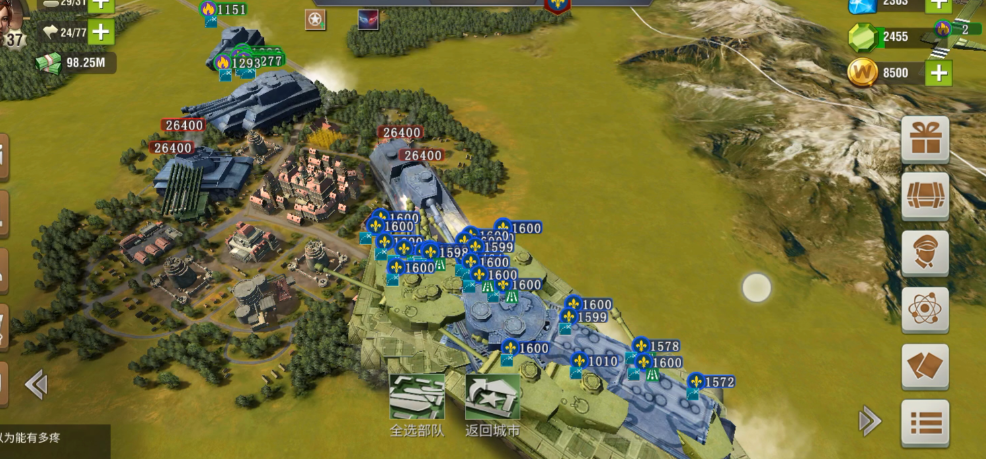Open the list menu button
986x459 pixels.
point(925,423)
